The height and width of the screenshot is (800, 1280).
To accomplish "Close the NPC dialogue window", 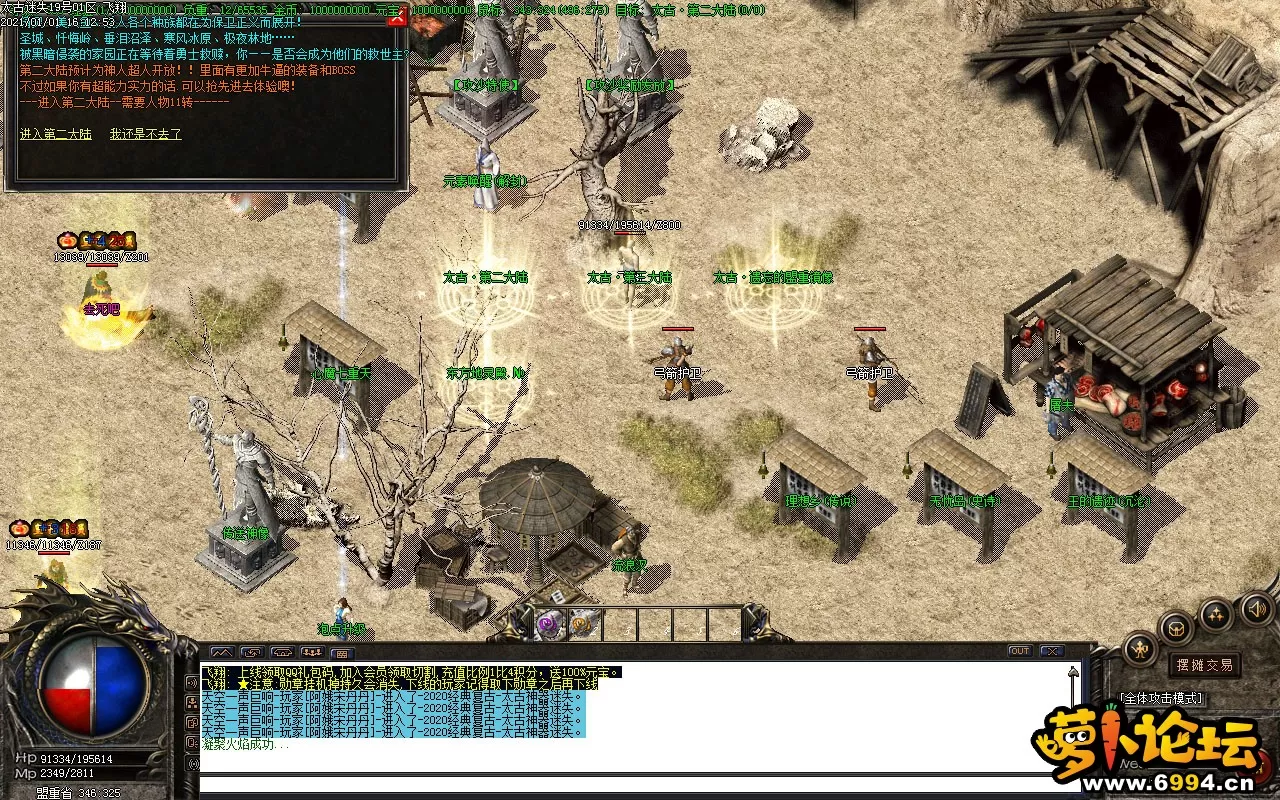I will pos(397,19).
